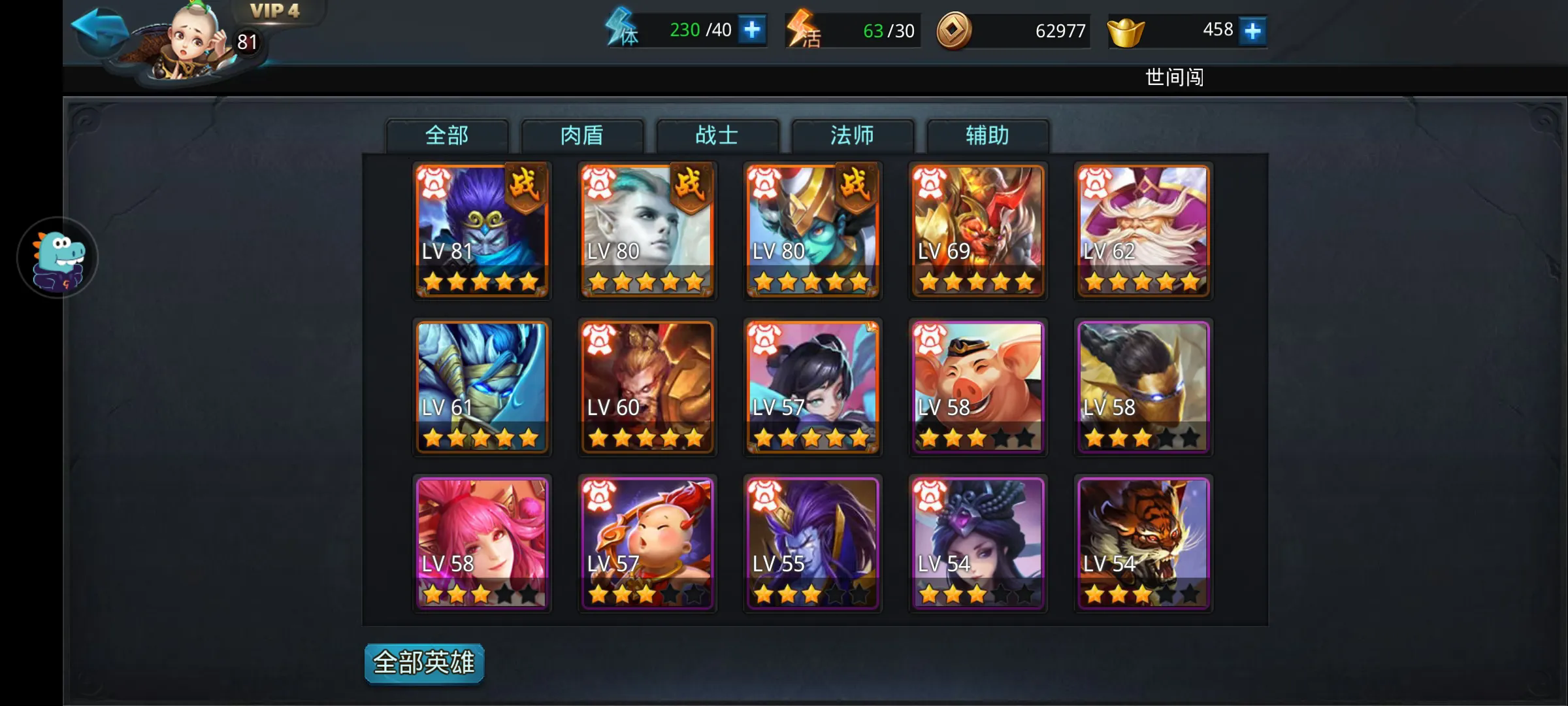Choose the LV 58 pink-haired heroine
Viewport: 1568px width, 706px height.
point(482,543)
